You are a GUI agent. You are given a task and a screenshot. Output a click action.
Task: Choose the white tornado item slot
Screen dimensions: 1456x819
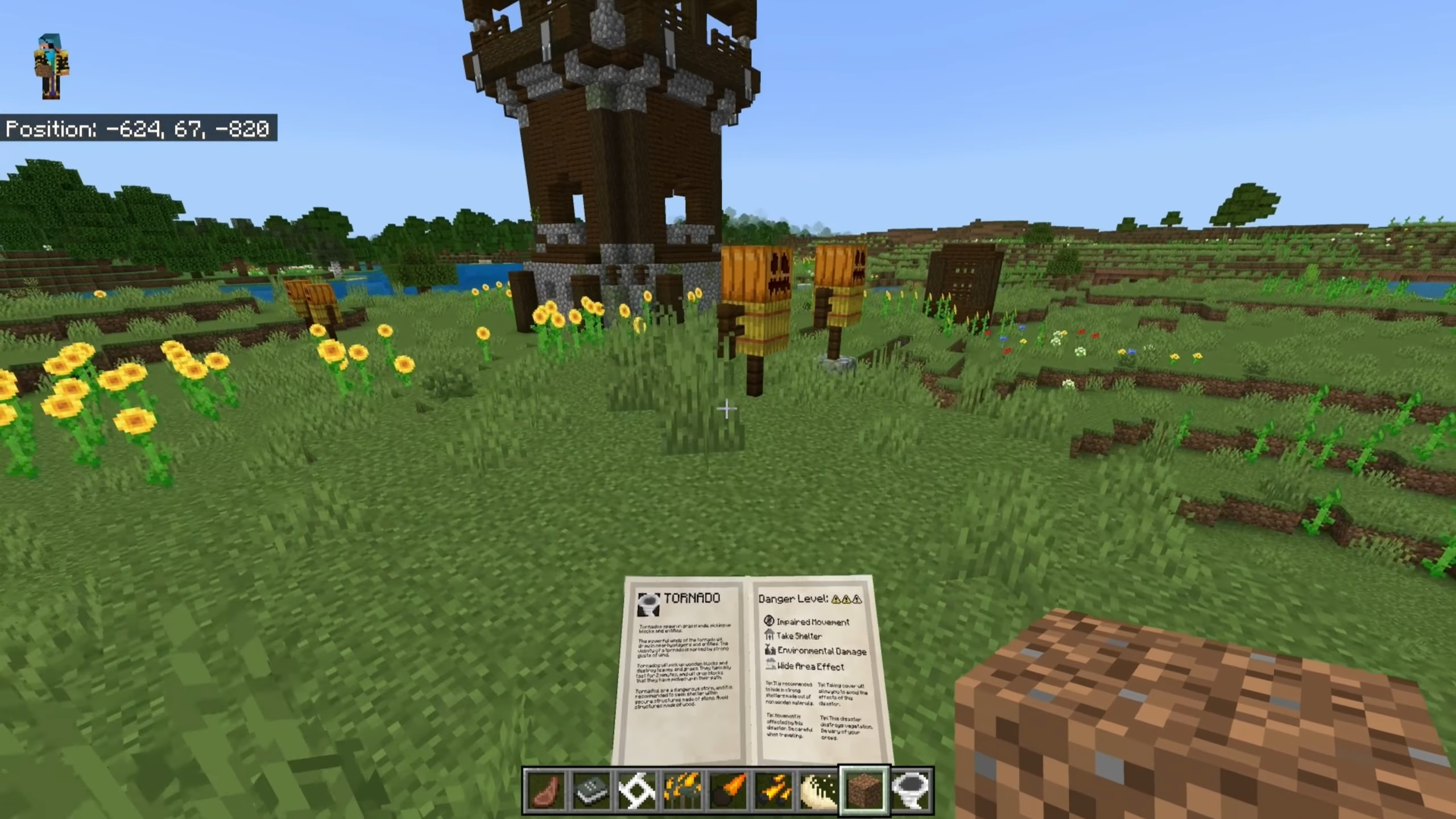(x=909, y=790)
